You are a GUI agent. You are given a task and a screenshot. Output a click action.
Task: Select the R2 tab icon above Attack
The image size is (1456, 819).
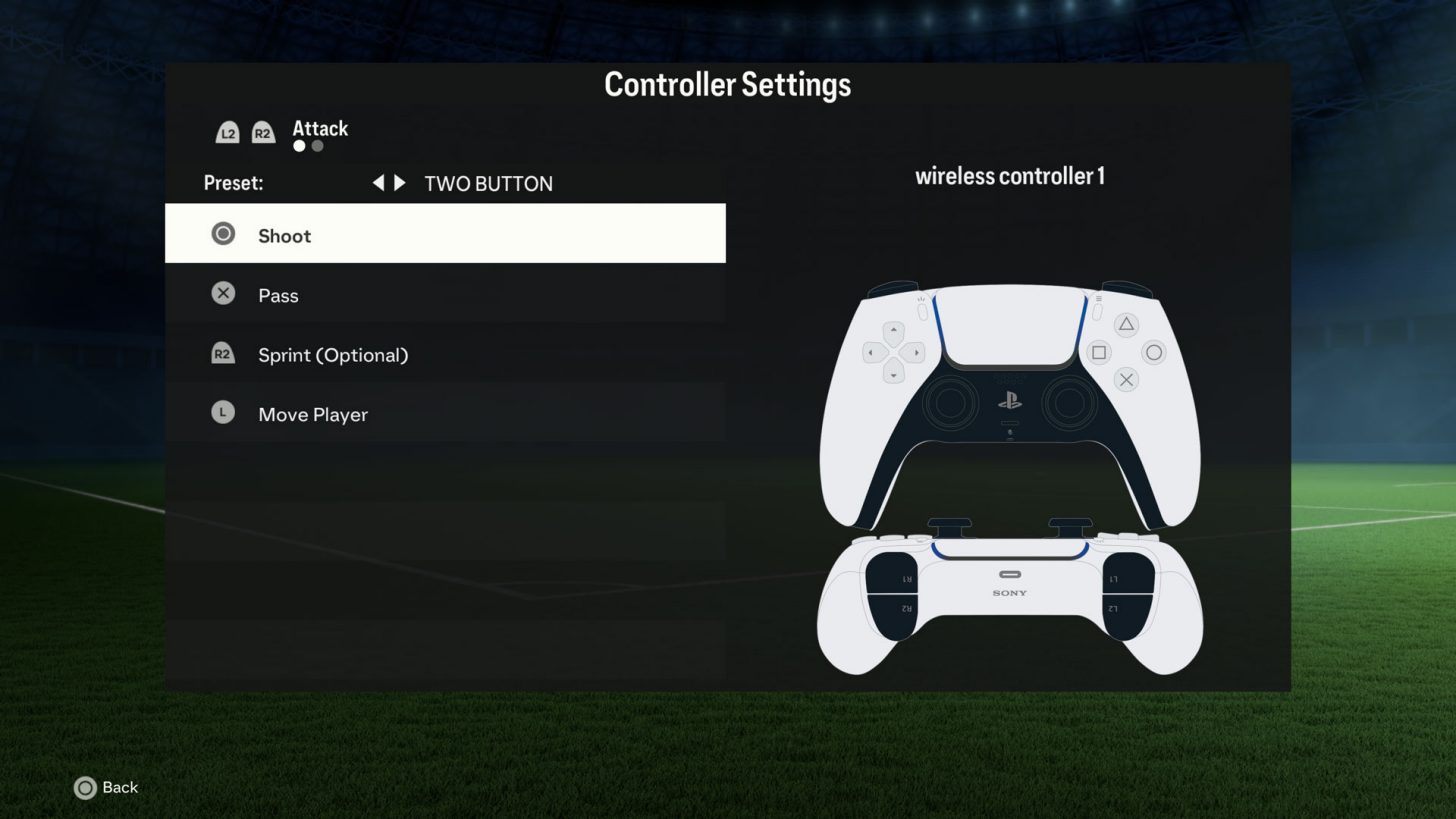click(263, 131)
